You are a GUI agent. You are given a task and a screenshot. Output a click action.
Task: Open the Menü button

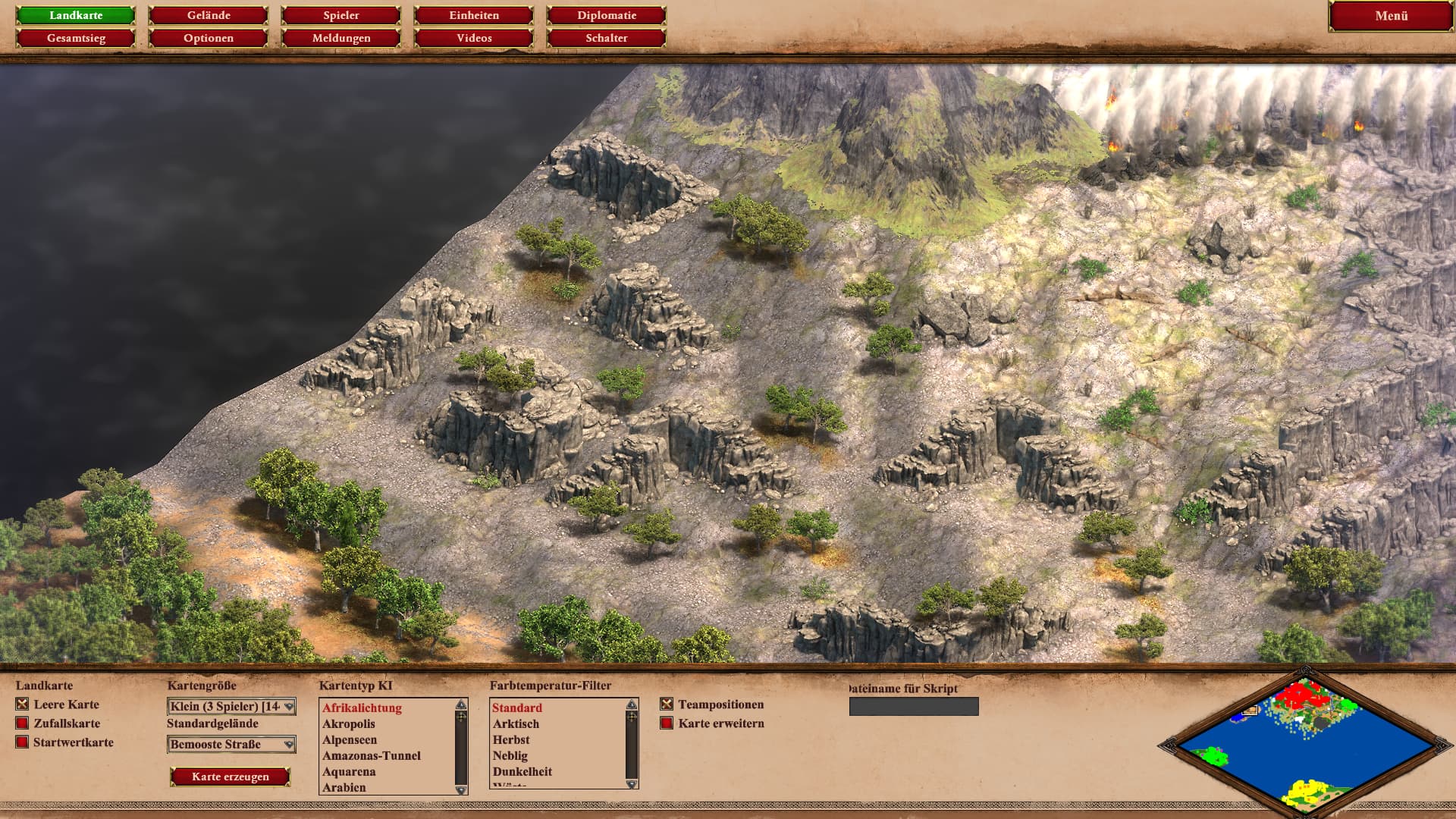pyautogui.click(x=1391, y=16)
